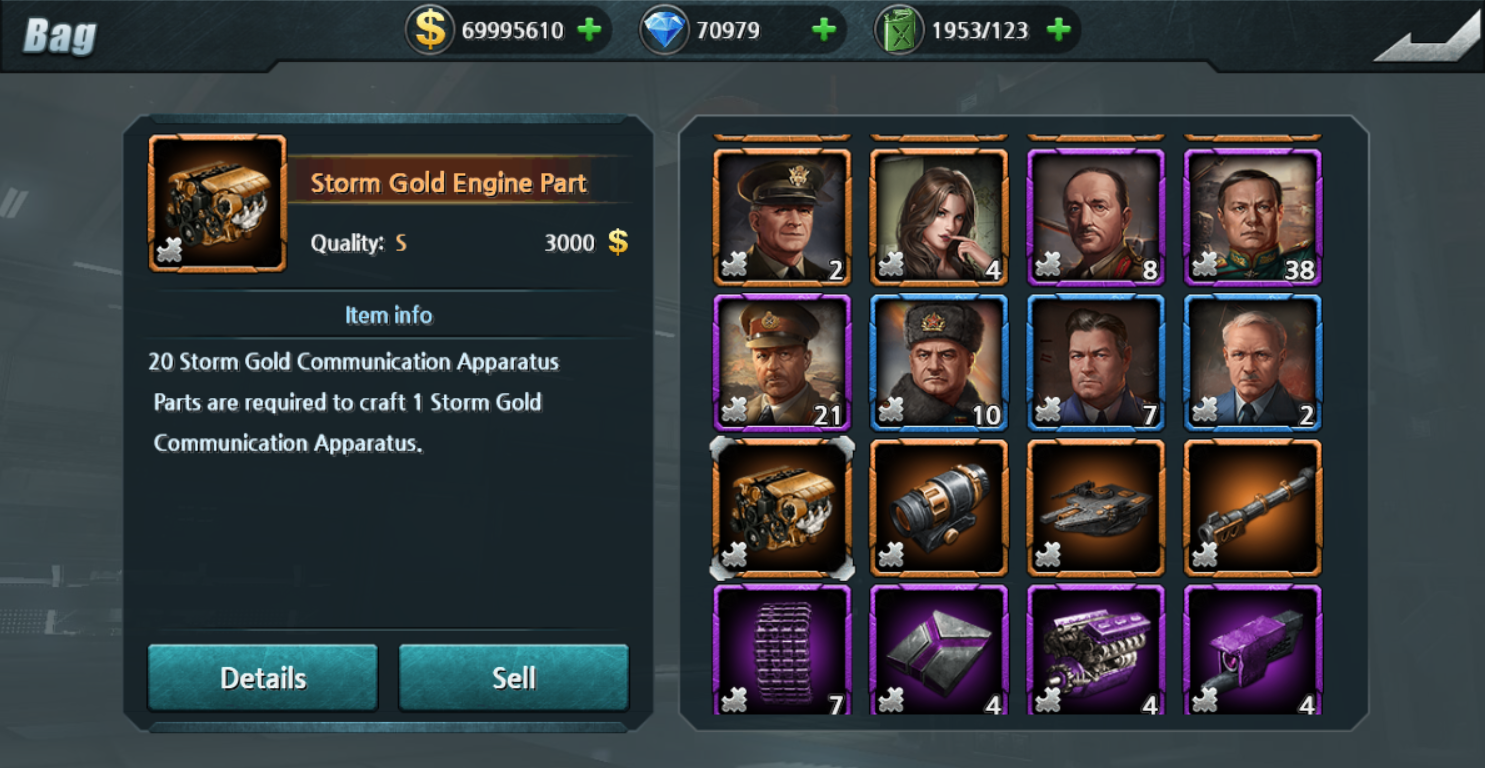1485x768 pixels.
Task: Choose the dark-haired officer with count 7
Action: [1096, 362]
